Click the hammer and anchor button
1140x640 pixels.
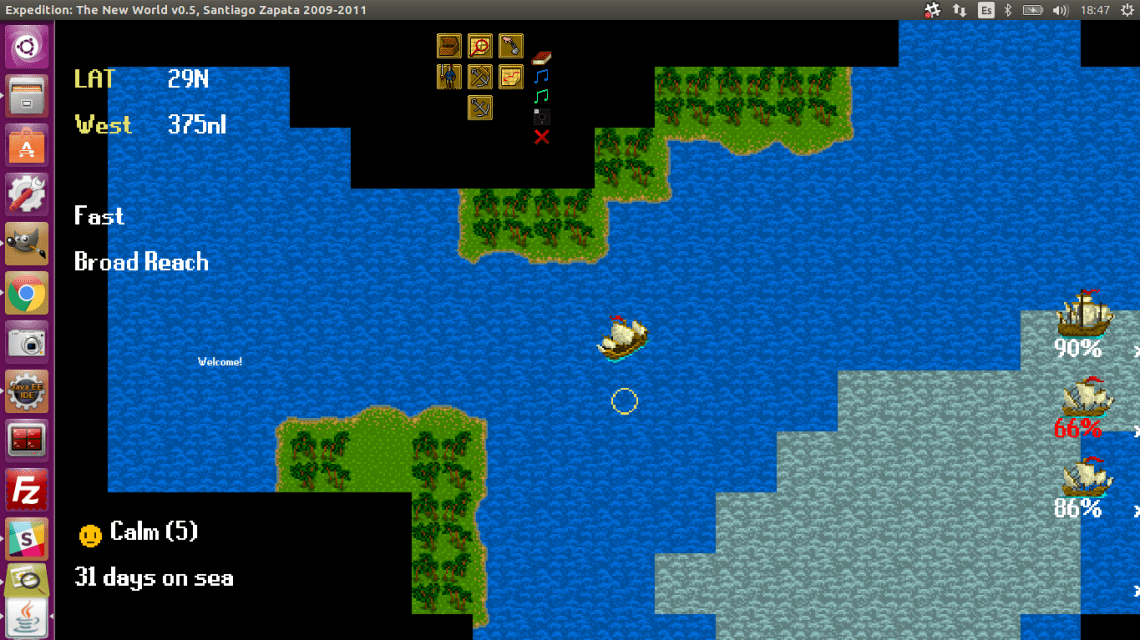[480, 77]
